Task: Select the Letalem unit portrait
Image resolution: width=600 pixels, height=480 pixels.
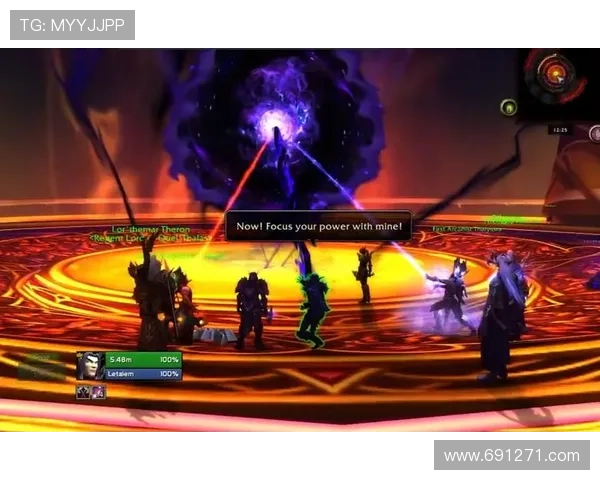Action: pyautogui.click(x=89, y=366)
